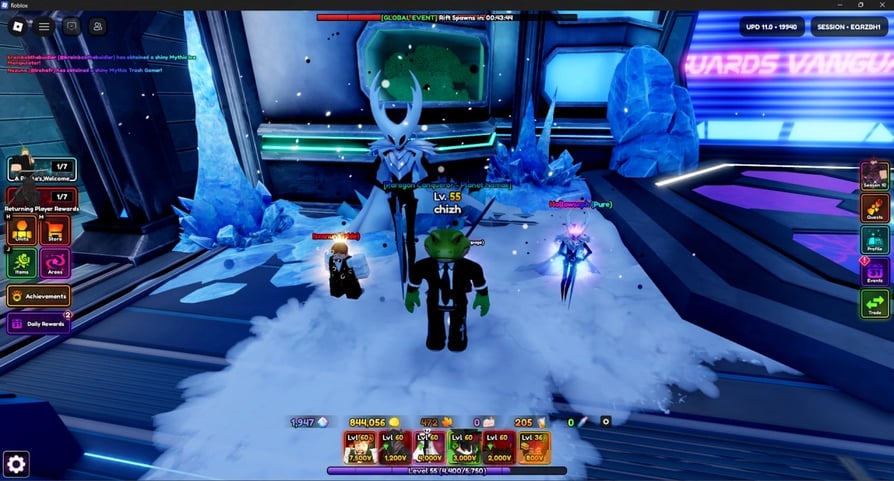
Task: Click the small gear beside the currency bar
Action: tap(605, 422)
